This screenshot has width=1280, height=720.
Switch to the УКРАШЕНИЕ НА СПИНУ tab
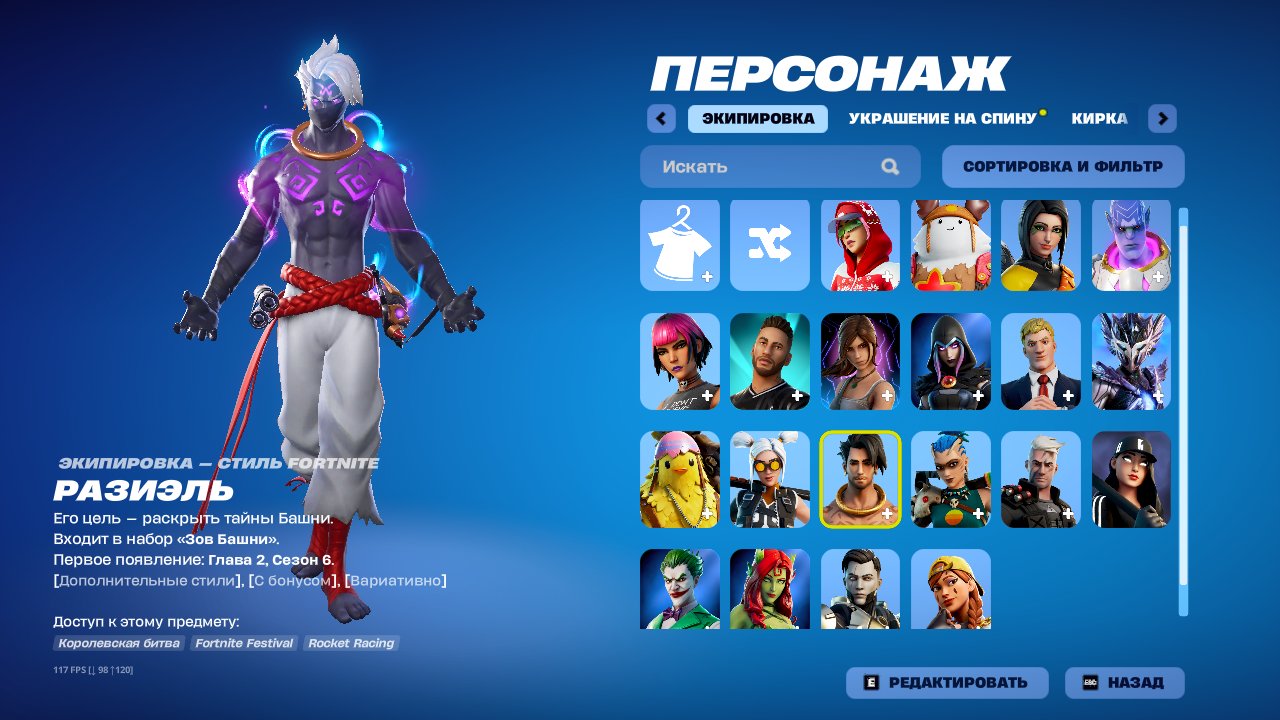click(x=945, y=118)
